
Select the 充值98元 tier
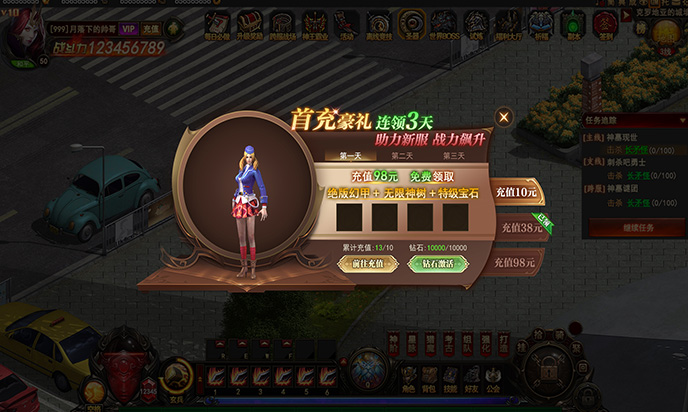click(x=518, y=263)
